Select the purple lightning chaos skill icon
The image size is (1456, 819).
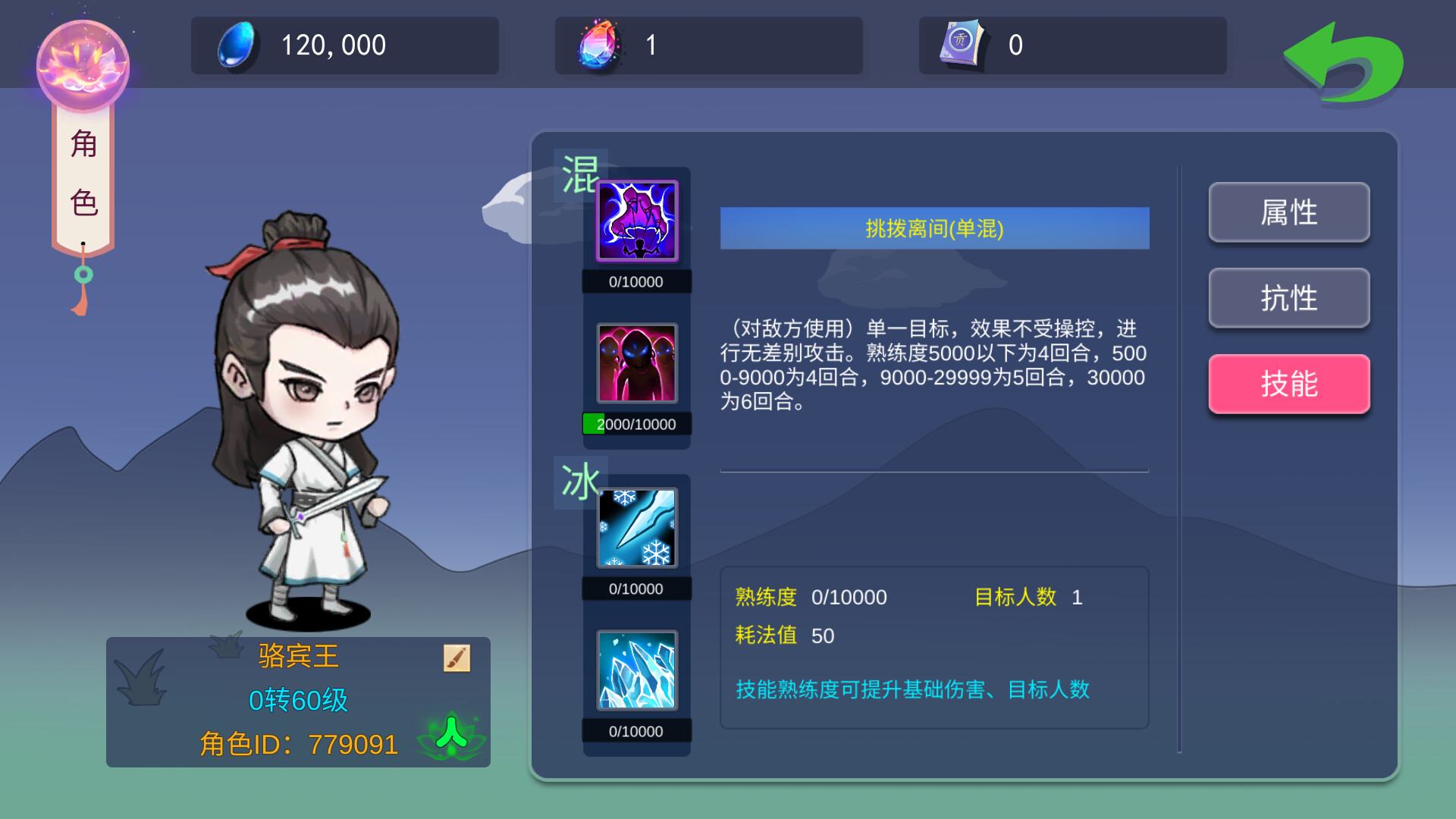(x=635, y=221)
